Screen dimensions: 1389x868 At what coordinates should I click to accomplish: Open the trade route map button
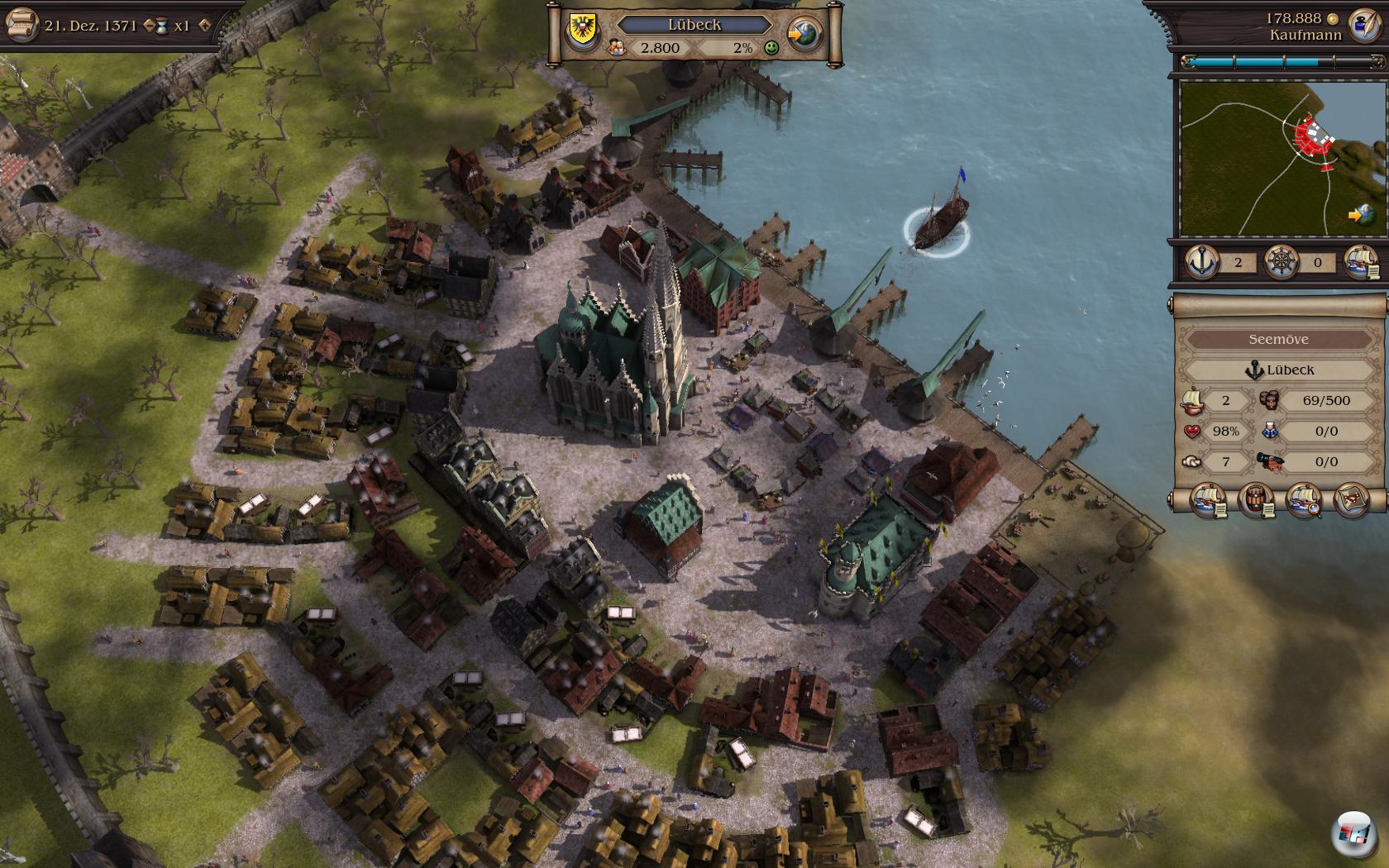point(1352,500)
